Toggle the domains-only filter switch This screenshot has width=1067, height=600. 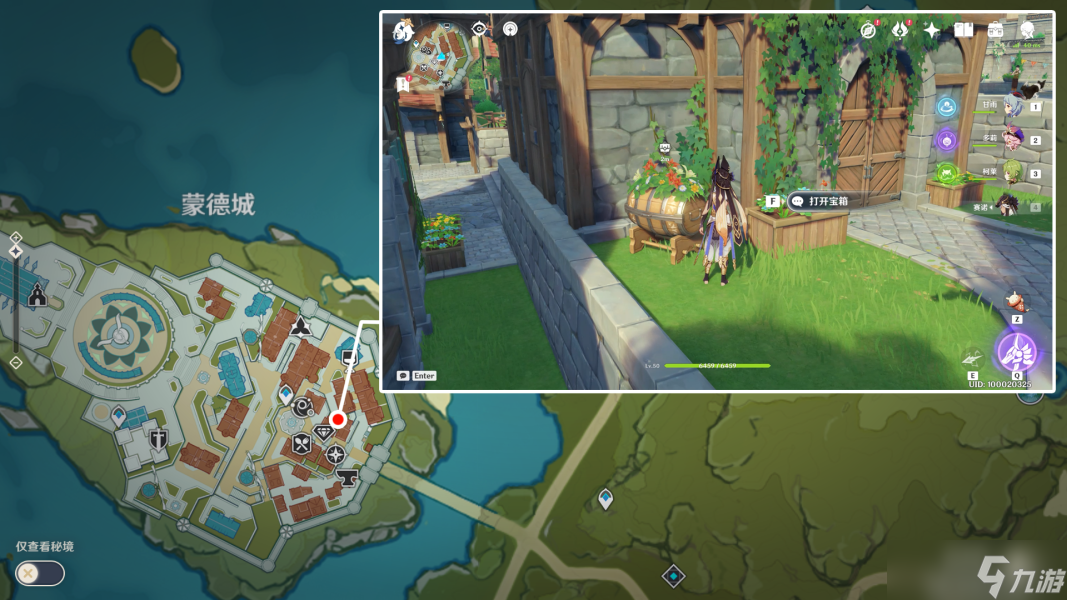click(x=40, y=573)
